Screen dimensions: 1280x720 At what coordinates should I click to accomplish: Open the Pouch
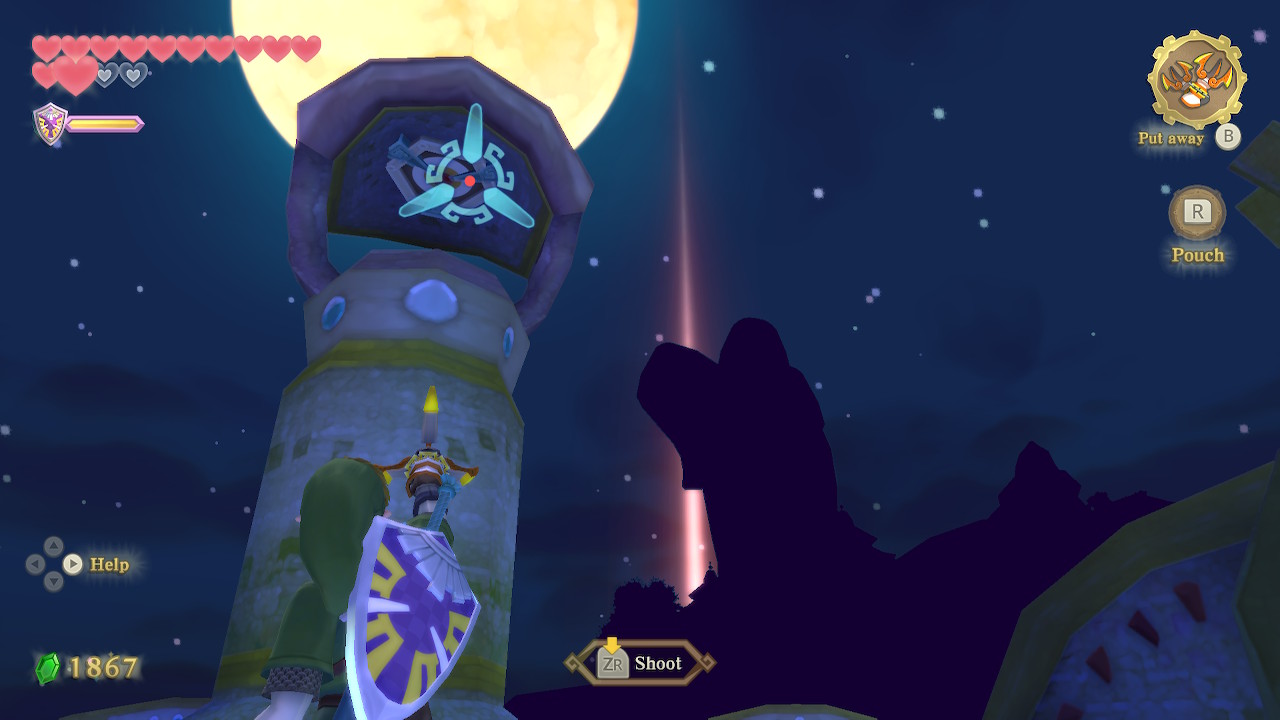(x=1197, y=213)
